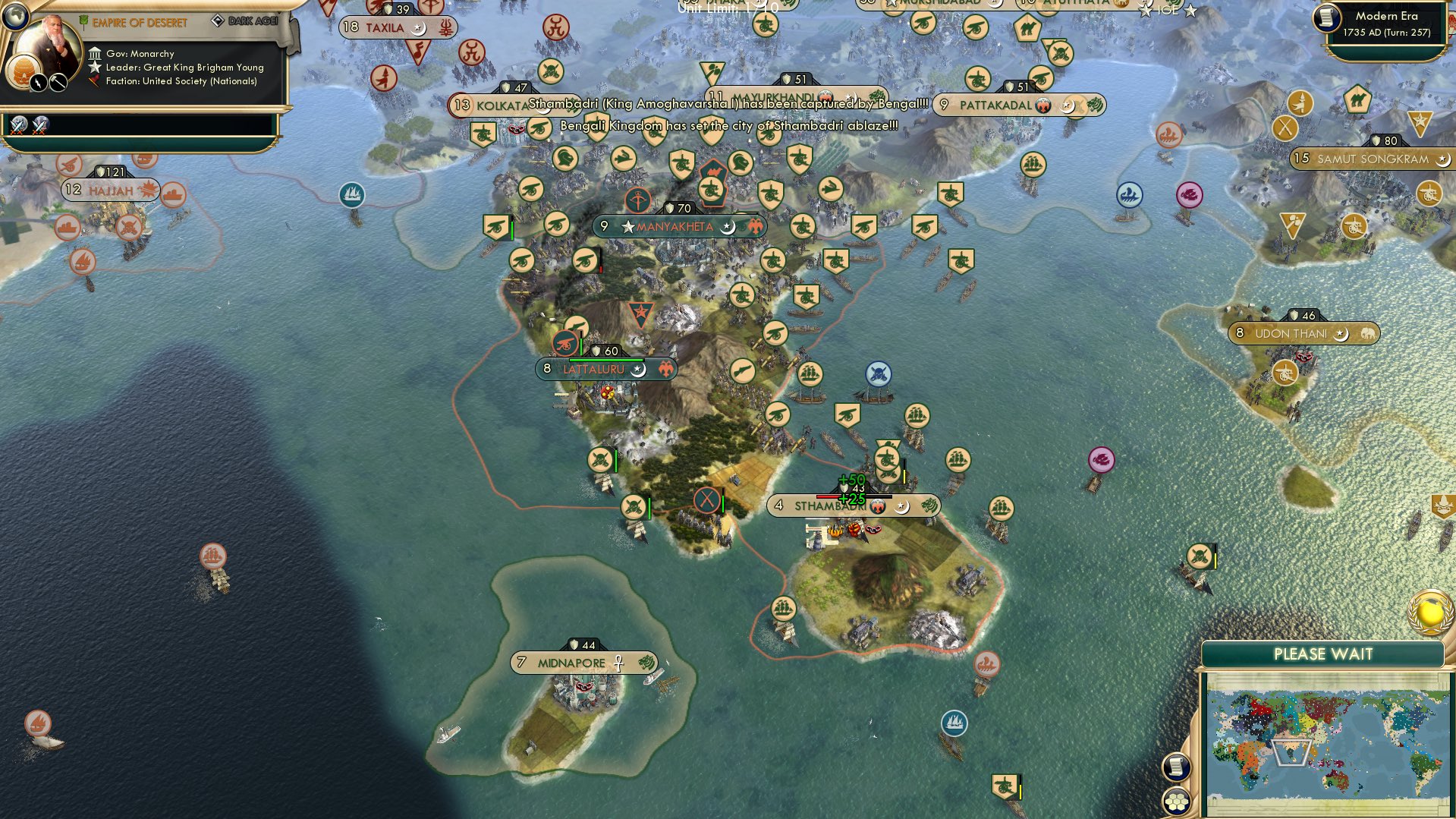
Task: Choose the Samut Songkram city banner
Action: tap(1371, 159)
